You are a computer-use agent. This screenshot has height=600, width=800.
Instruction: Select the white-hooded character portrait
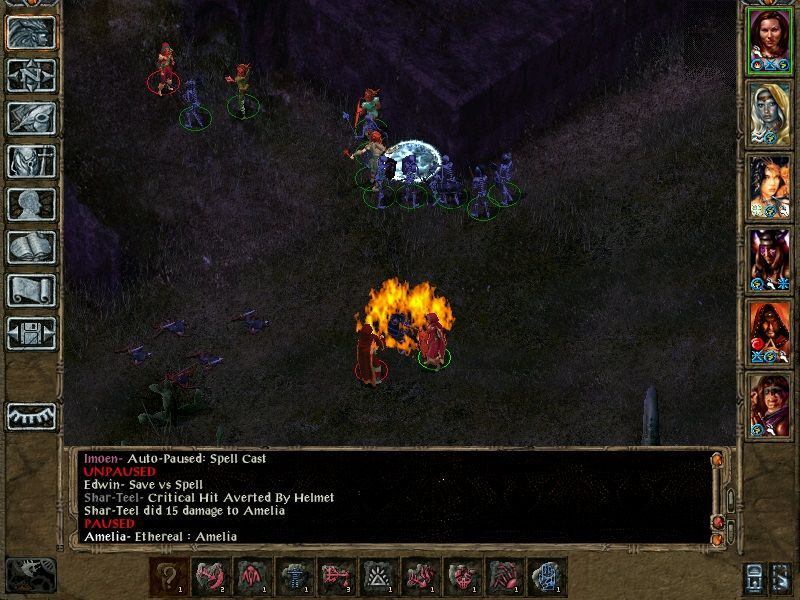point(770,113)
